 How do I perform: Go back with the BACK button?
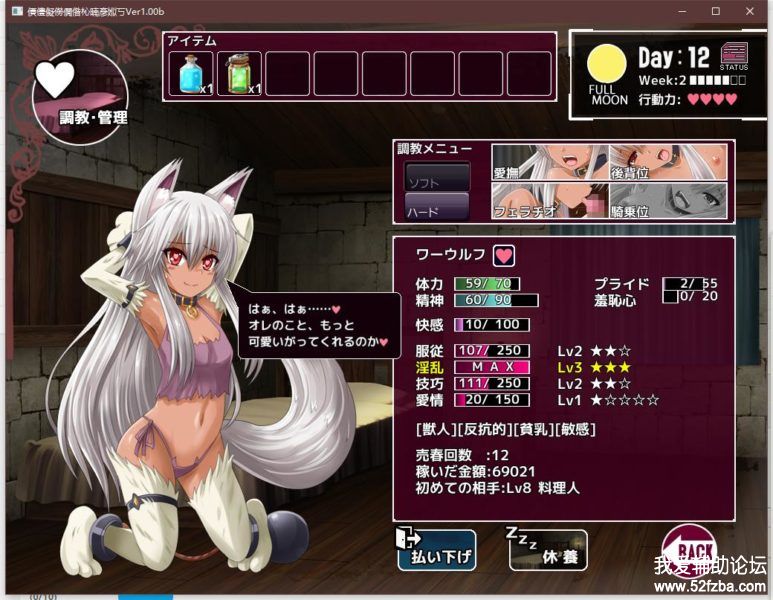(x=689, y=549)
